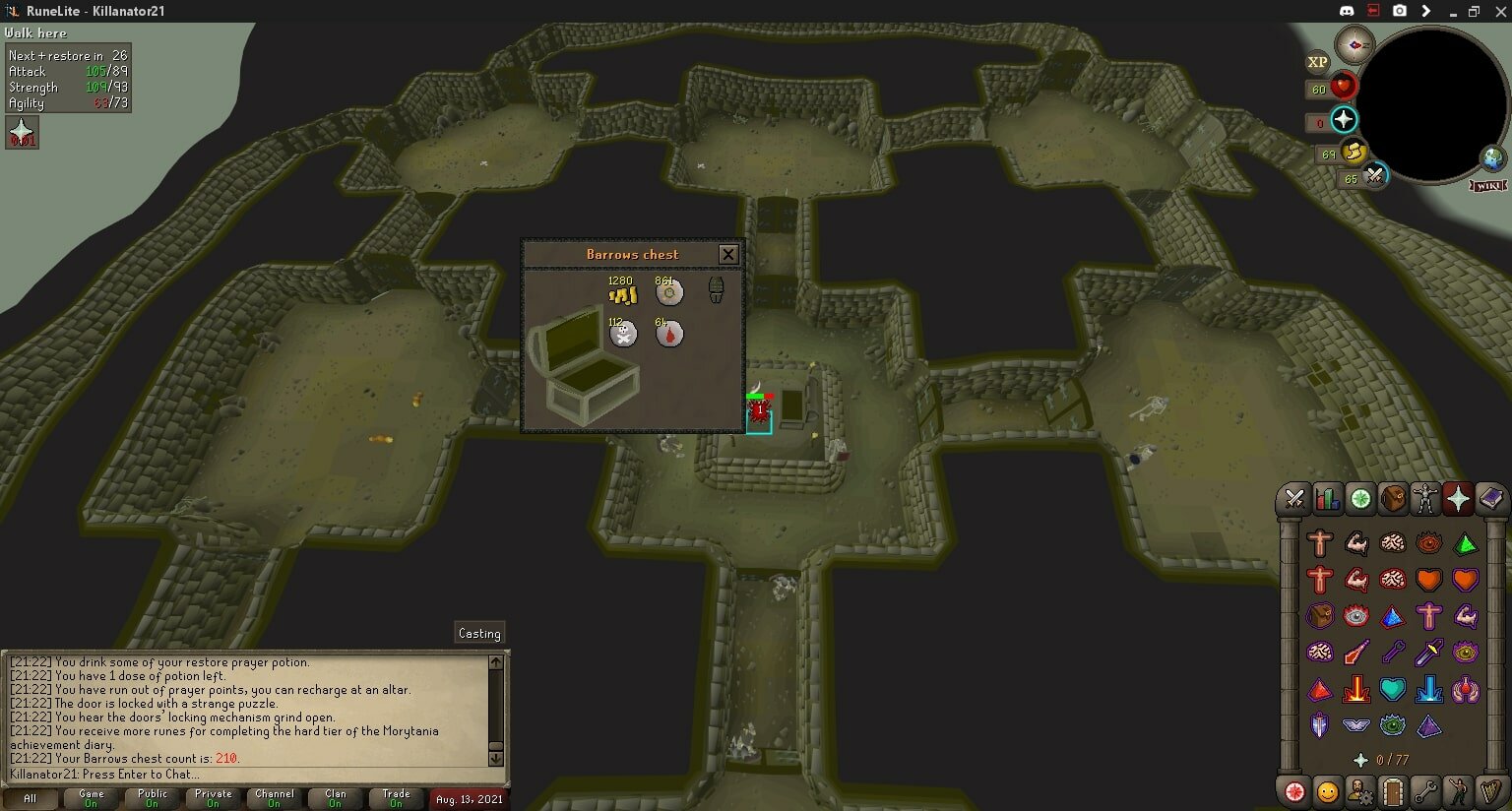Open the world map globe icon
Screen dimensions: 1512x811
click(x=1493, y=157)
